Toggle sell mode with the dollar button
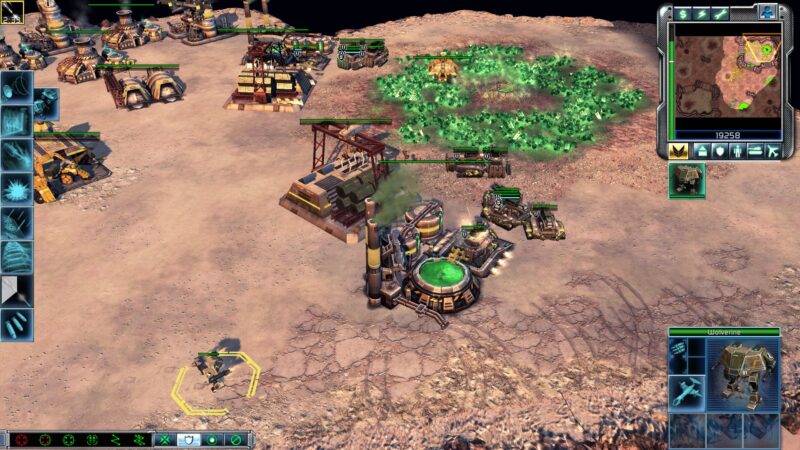The width and height of the screenshot is (800, 450). 684,13
